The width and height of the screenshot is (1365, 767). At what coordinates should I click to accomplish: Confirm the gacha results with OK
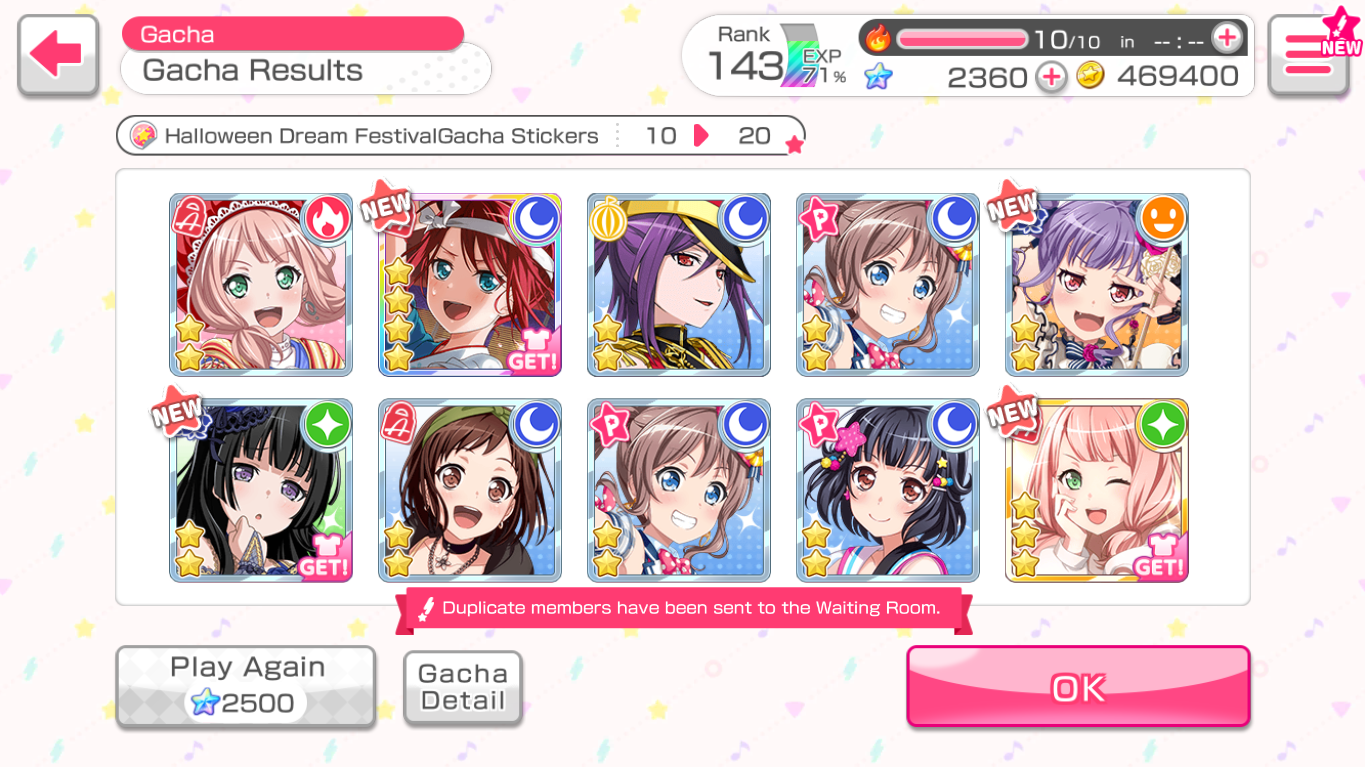(1078, 687)
